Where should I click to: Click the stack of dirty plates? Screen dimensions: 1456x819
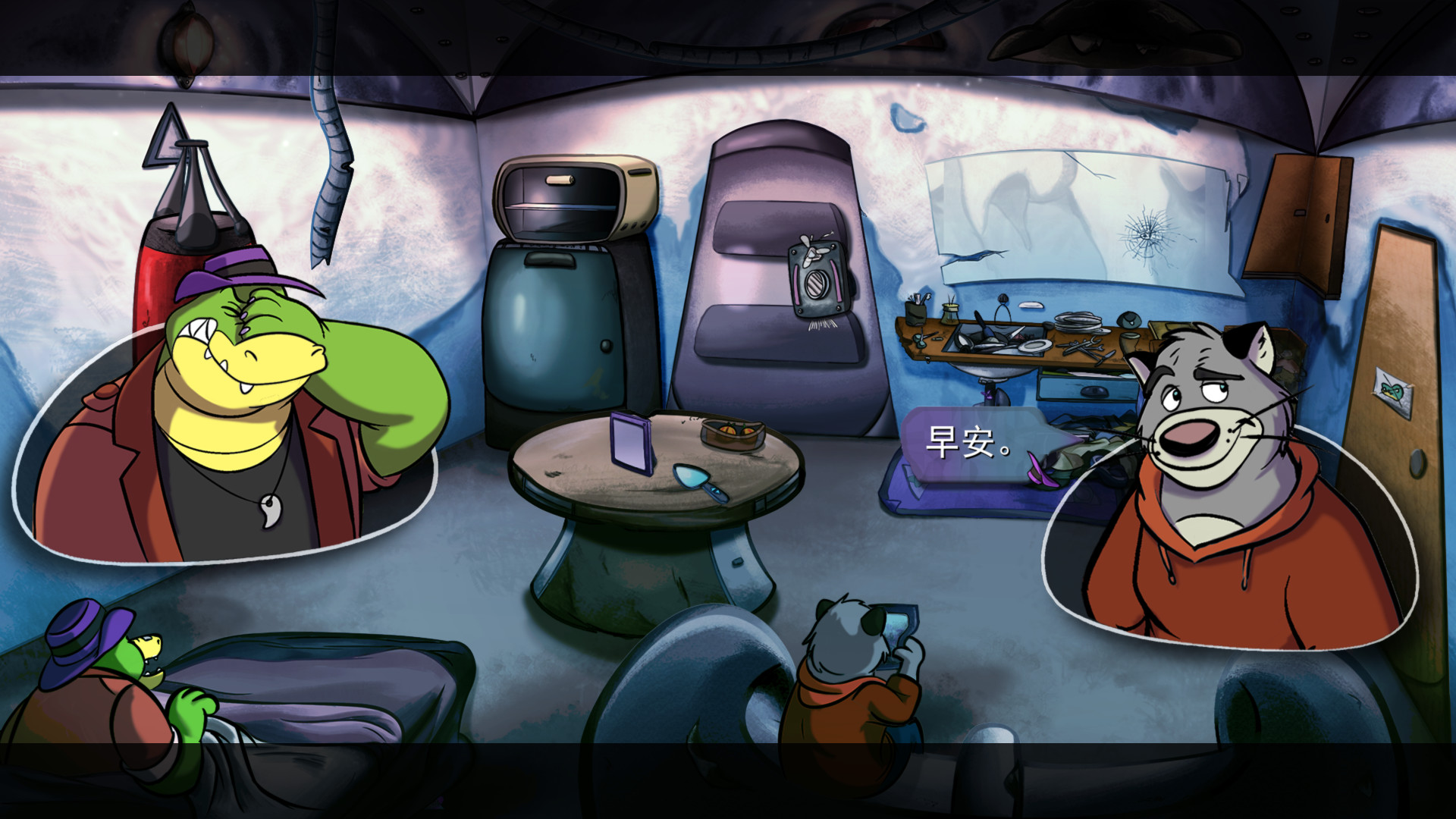pos(1075,322)
